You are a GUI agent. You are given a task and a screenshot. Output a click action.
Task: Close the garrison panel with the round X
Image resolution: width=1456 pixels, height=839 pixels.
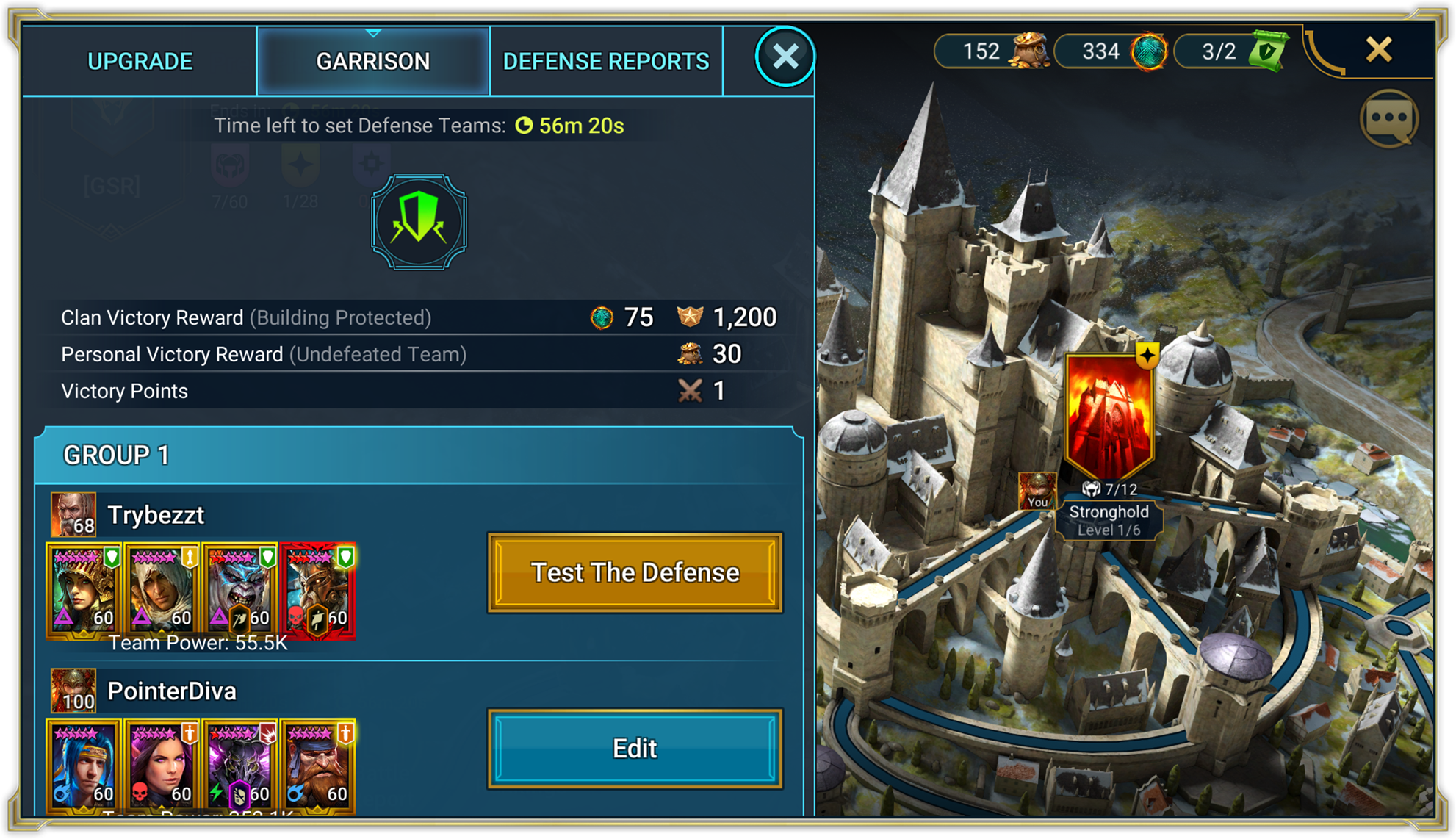pos(785,57)
